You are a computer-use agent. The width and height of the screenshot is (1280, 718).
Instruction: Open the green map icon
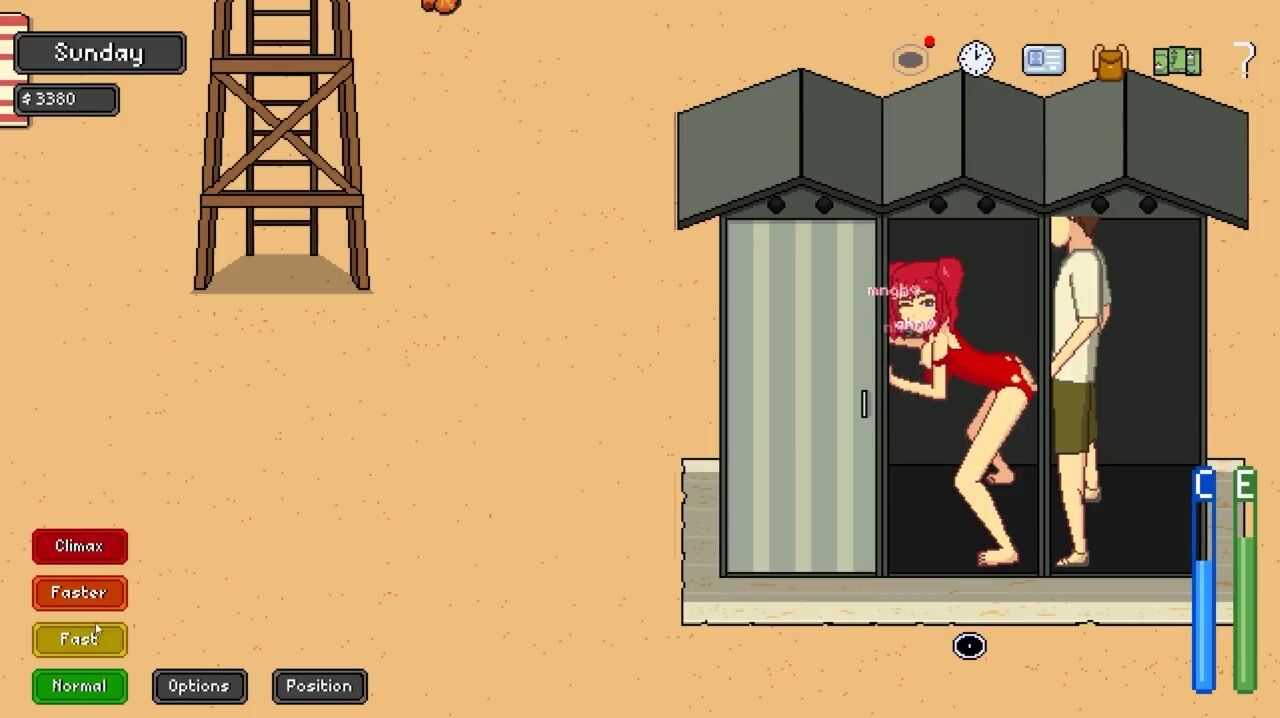pyautogui.click(x=1176, y=61)
